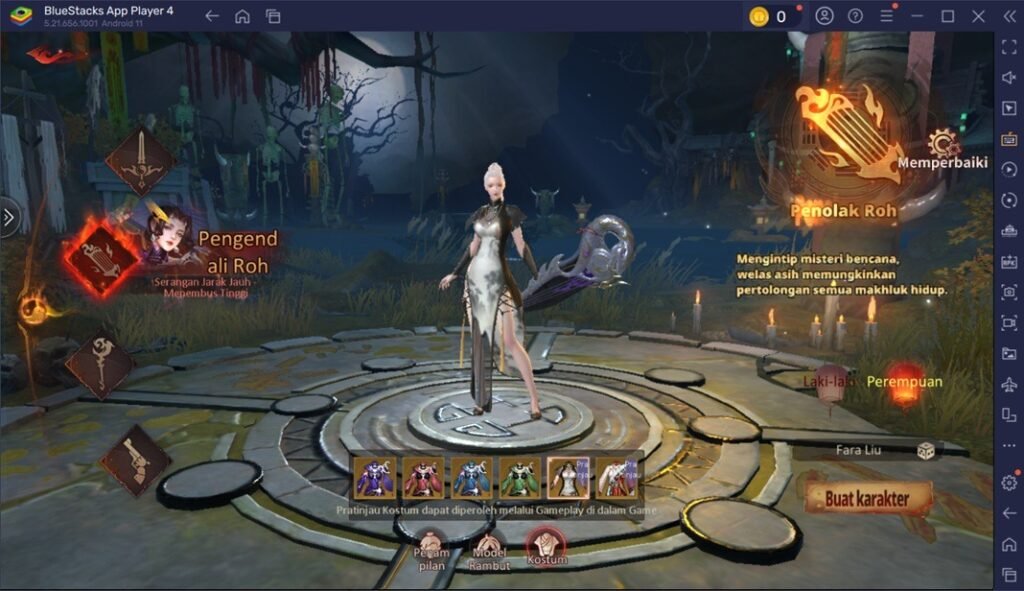Preview the green costume thumbnail
The height and width of the screenshot is (591, 1024).
pos(520,478)
